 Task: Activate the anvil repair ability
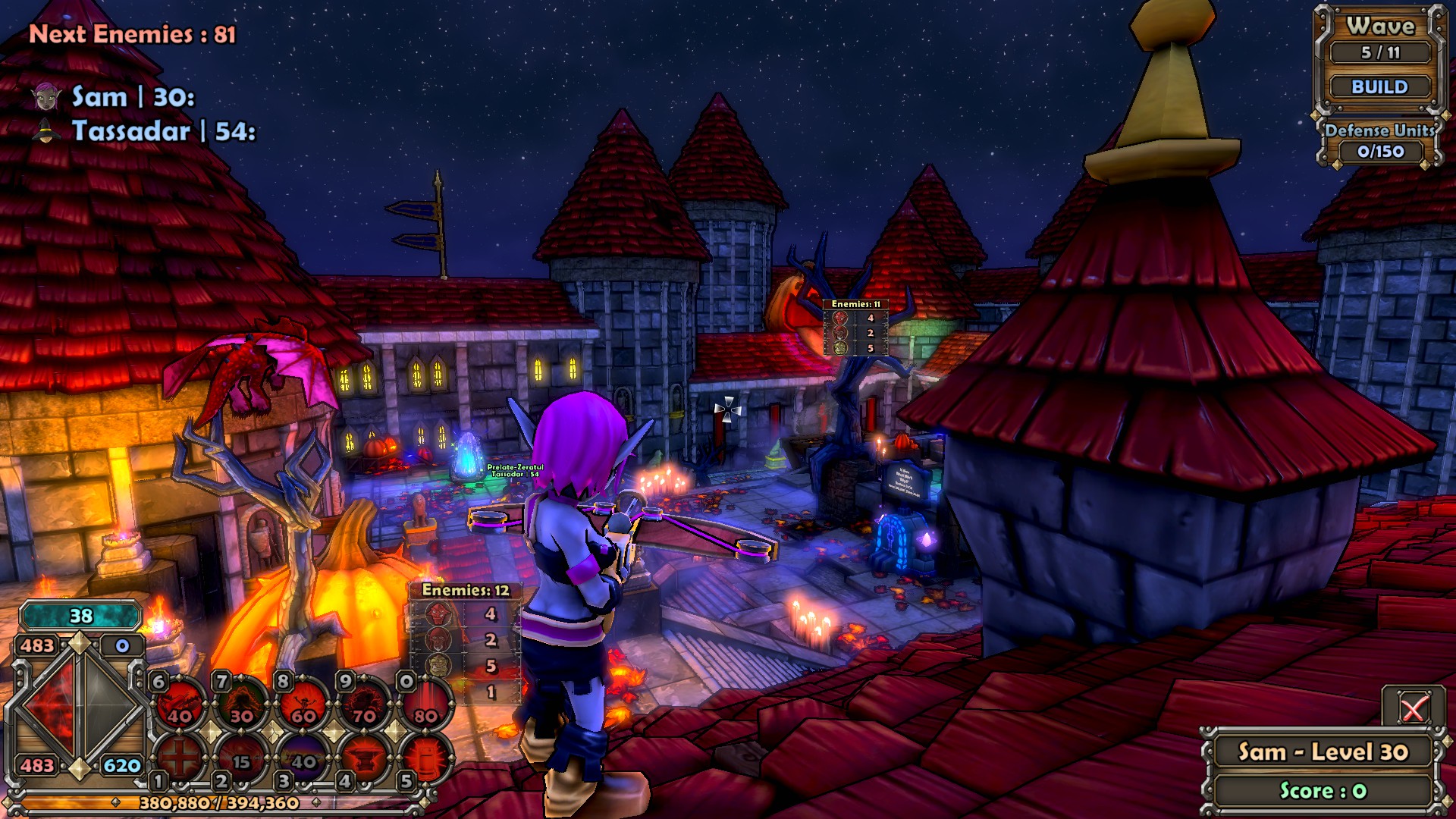pos(365,757)
